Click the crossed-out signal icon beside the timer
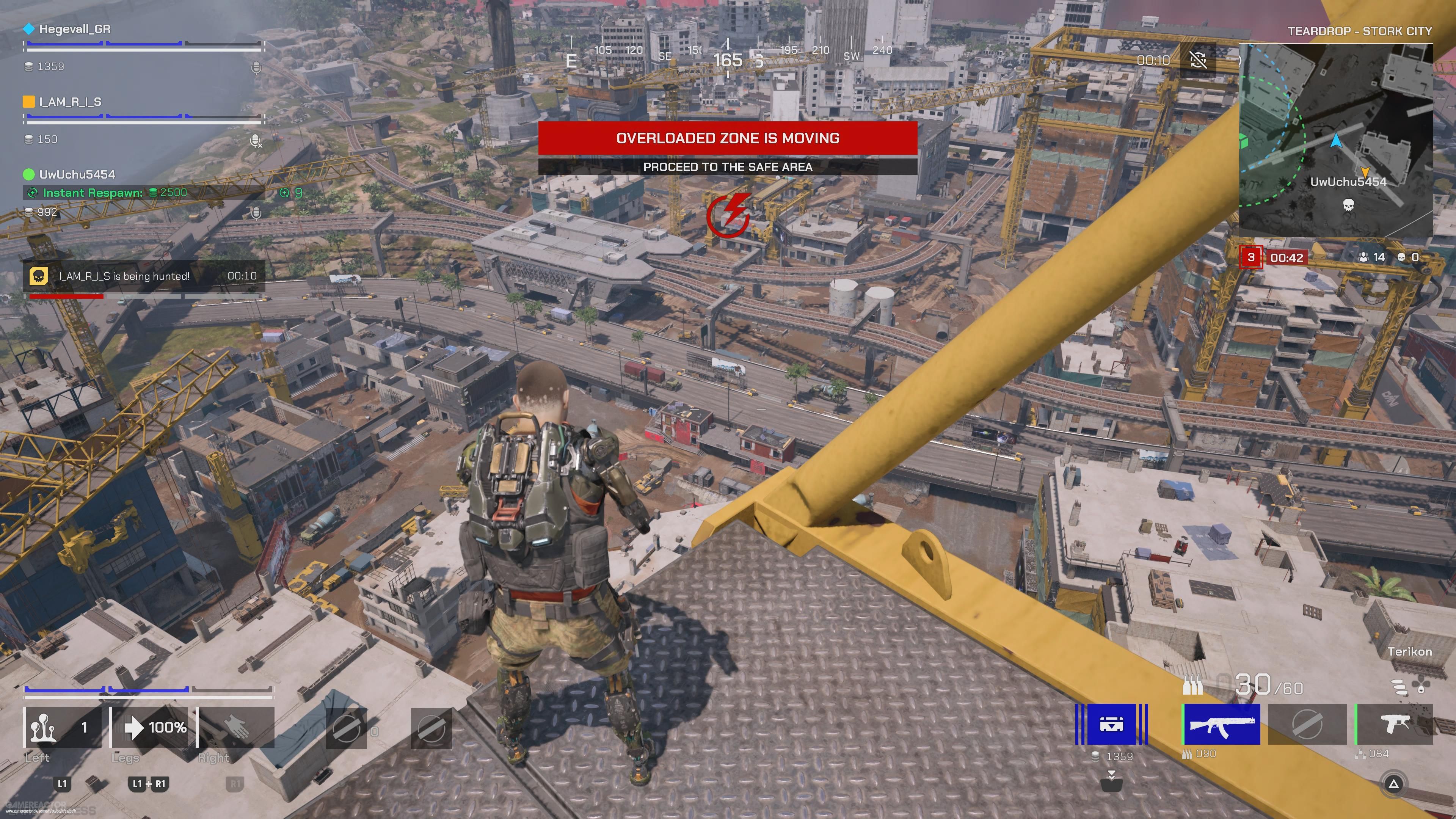The height and width of the screenshot is (819, 1456). pyautogui.click(x=1198, y=60)
